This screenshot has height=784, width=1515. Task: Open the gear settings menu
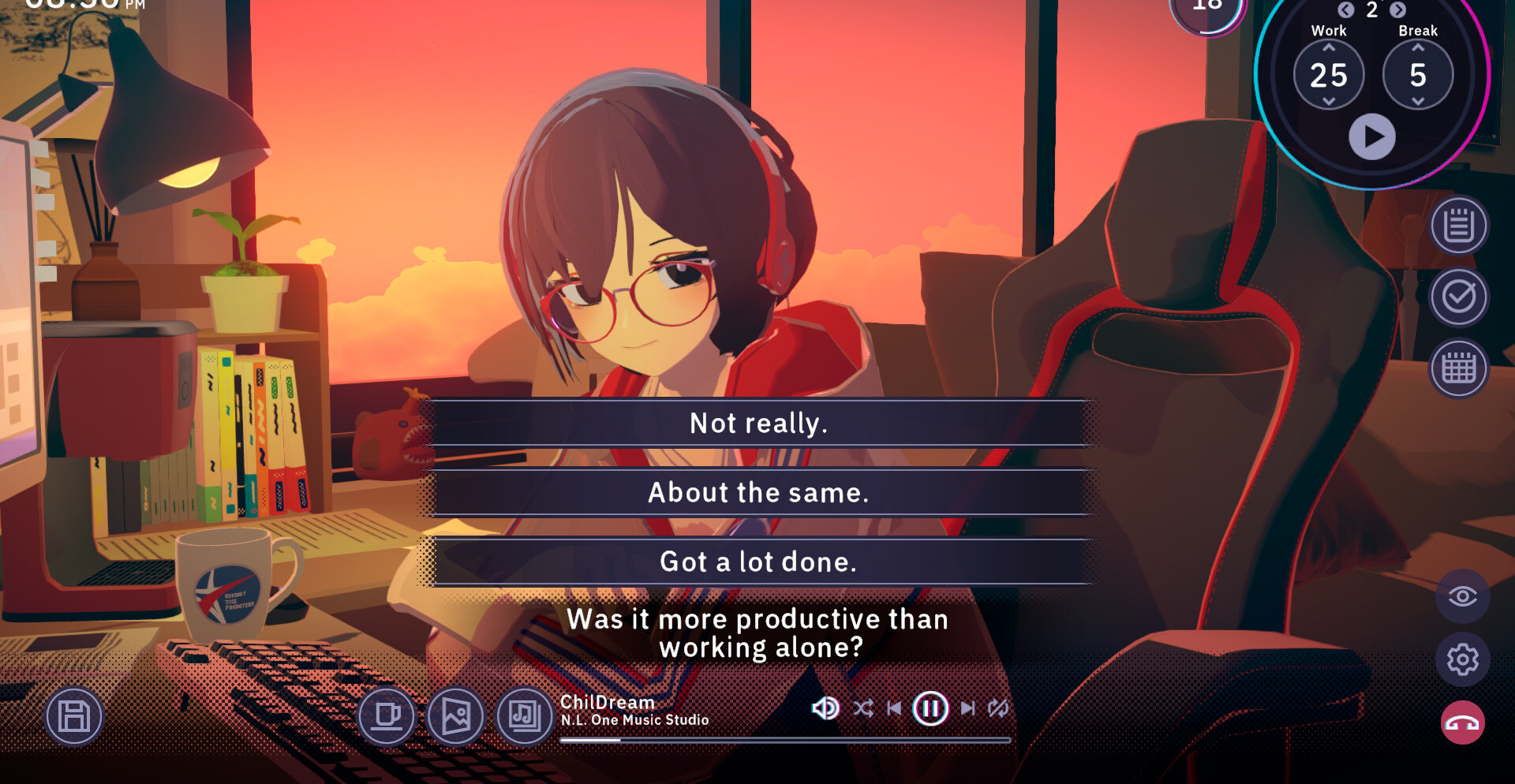coord(1462,659)
